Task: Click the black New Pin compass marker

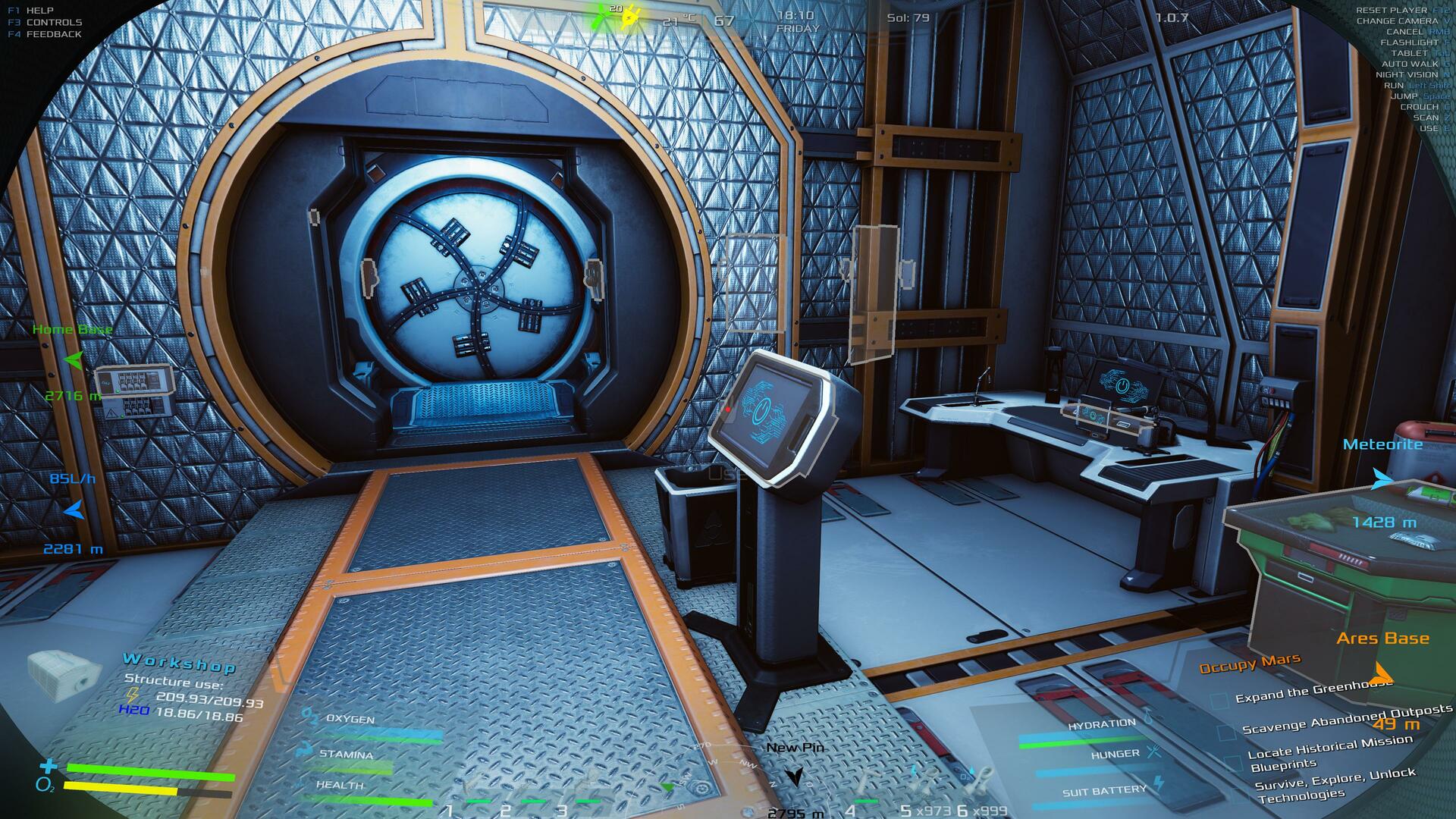Action: click(x=794, y=776)
